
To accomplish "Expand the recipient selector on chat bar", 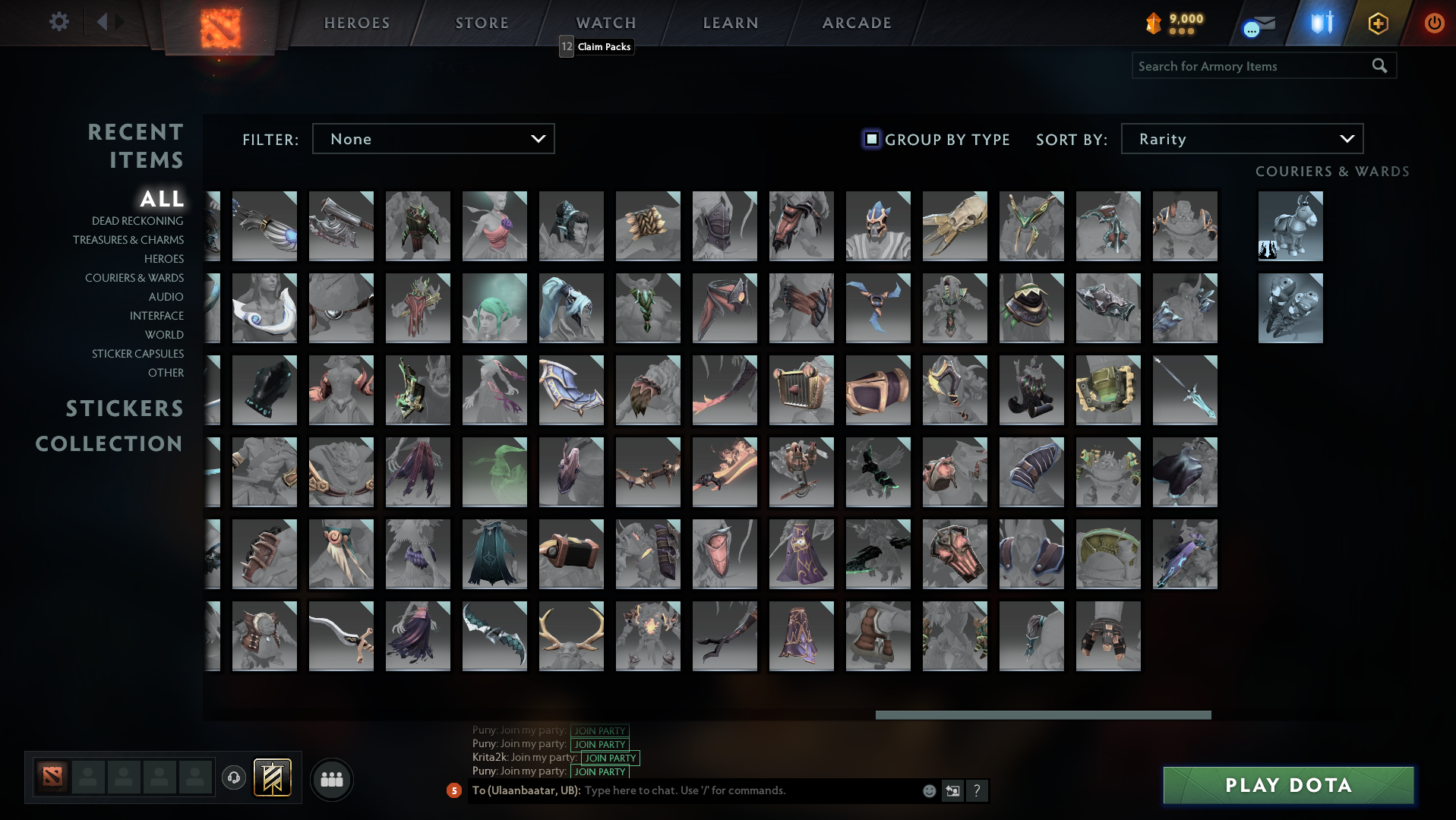I will (x=952, y=790).
